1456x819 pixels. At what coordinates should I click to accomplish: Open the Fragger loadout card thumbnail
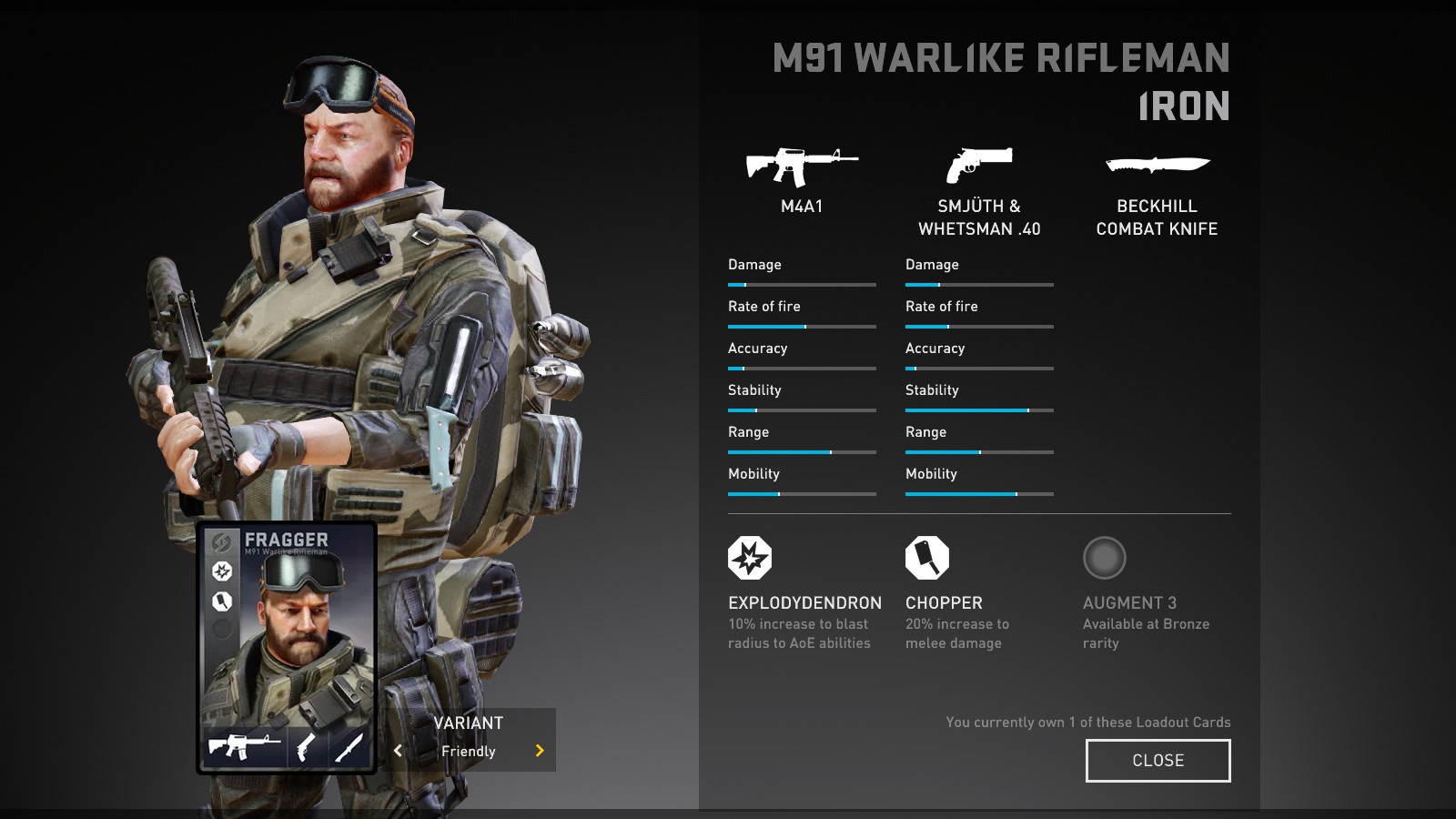point(287,647)
